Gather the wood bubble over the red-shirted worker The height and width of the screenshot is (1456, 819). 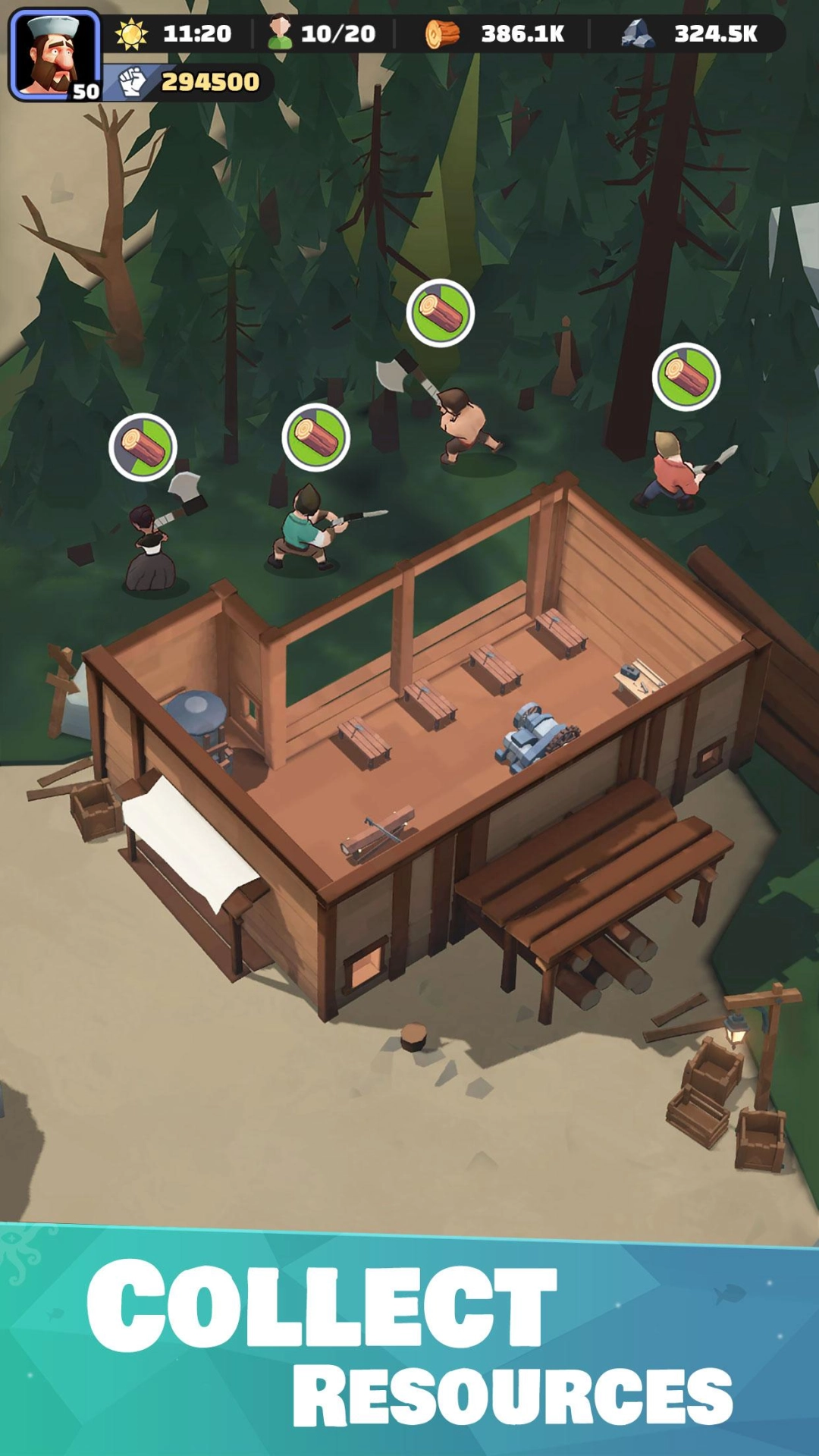[x=686, y=377]
